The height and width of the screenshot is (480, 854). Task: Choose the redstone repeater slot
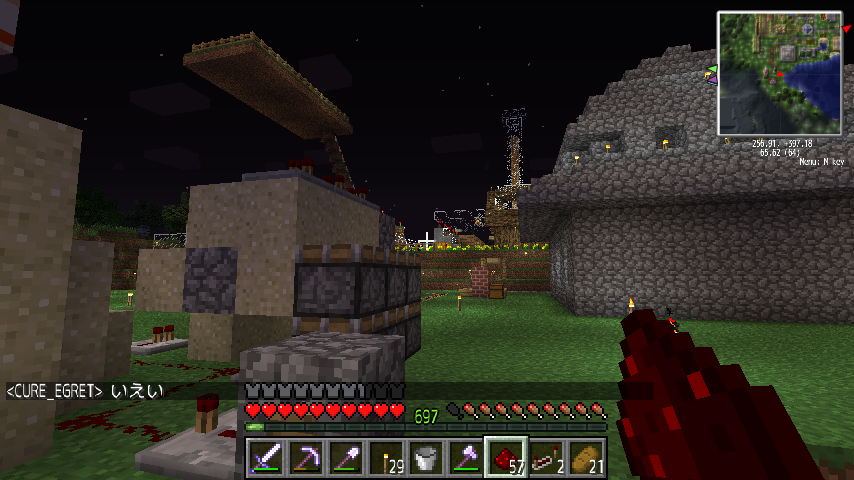pos(545,458)
